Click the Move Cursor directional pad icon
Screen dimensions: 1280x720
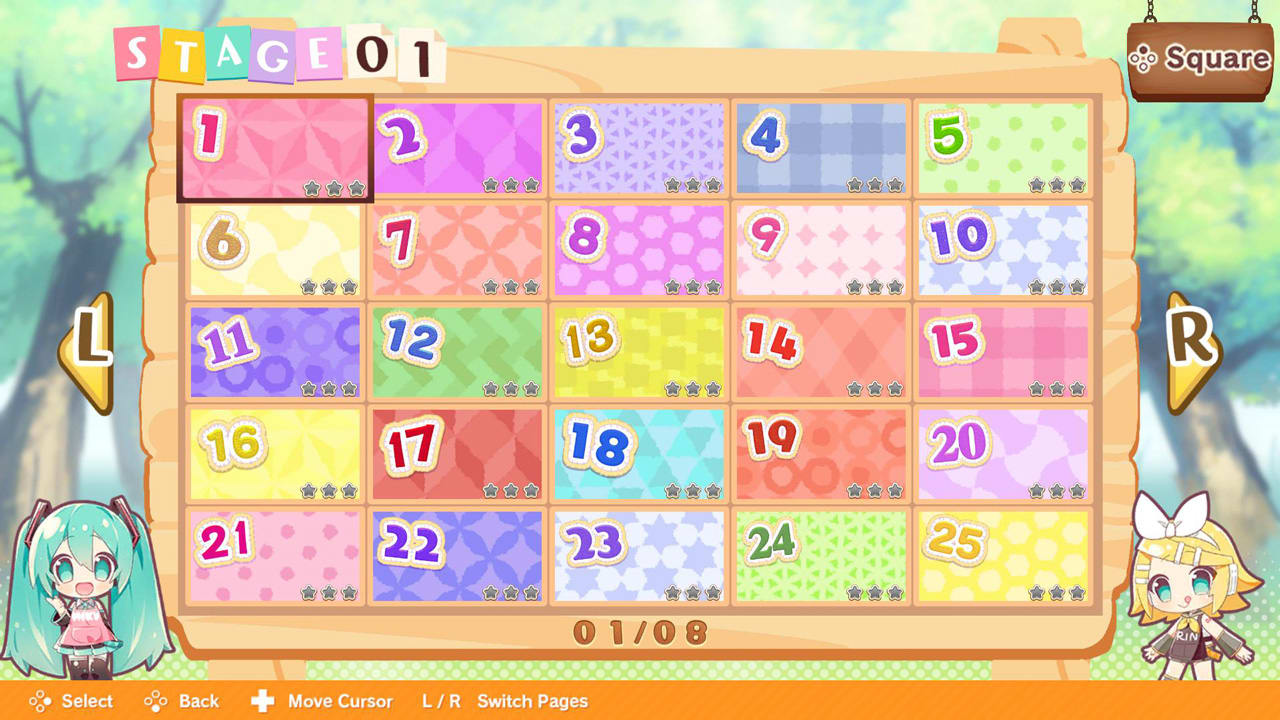tap(265, 701)
